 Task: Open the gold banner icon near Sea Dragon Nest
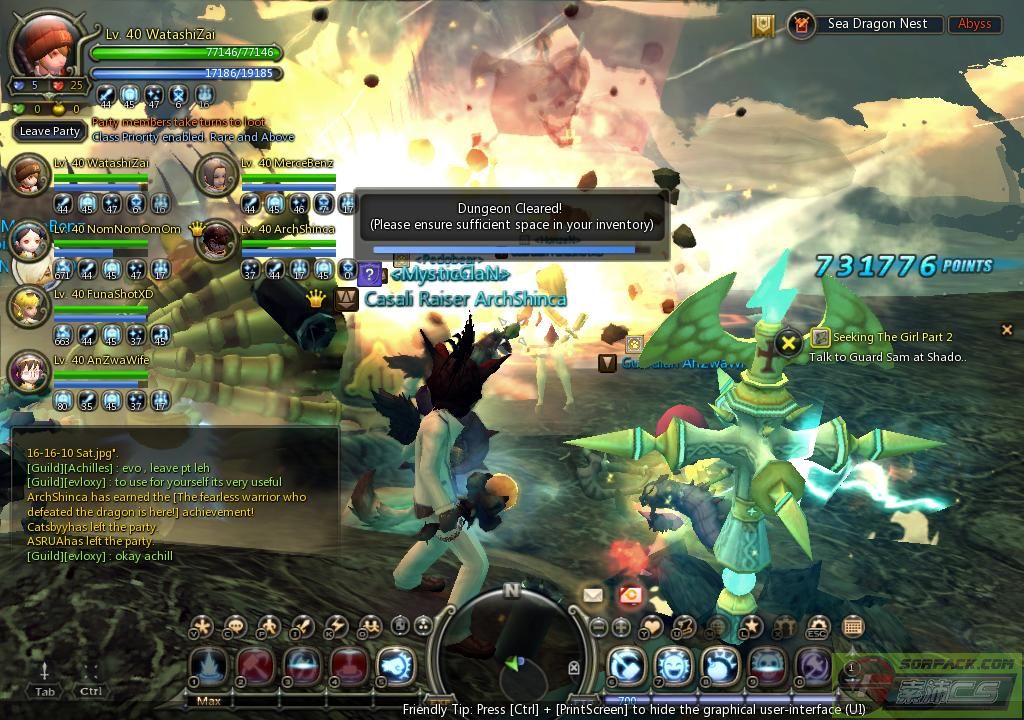coord(764,26)
